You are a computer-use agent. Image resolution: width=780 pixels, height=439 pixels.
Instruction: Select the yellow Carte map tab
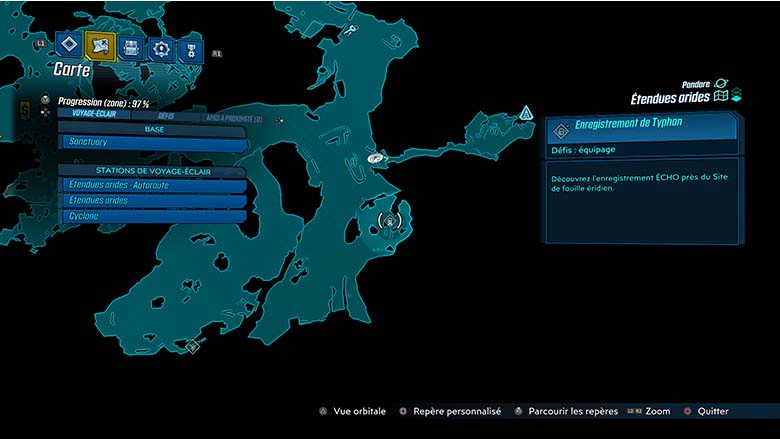click(x=100, y=46)
